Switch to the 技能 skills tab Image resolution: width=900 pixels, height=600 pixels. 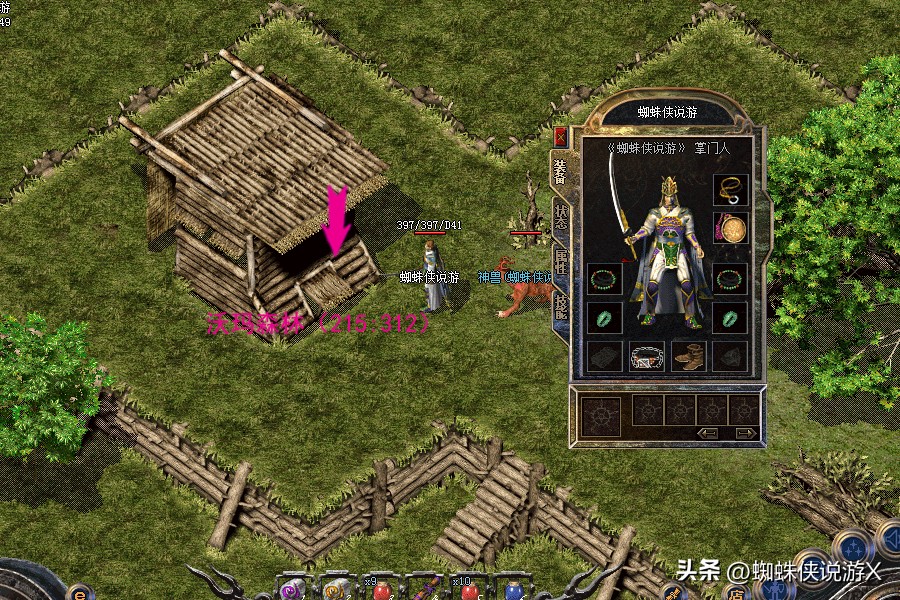(x=560, y=308)
